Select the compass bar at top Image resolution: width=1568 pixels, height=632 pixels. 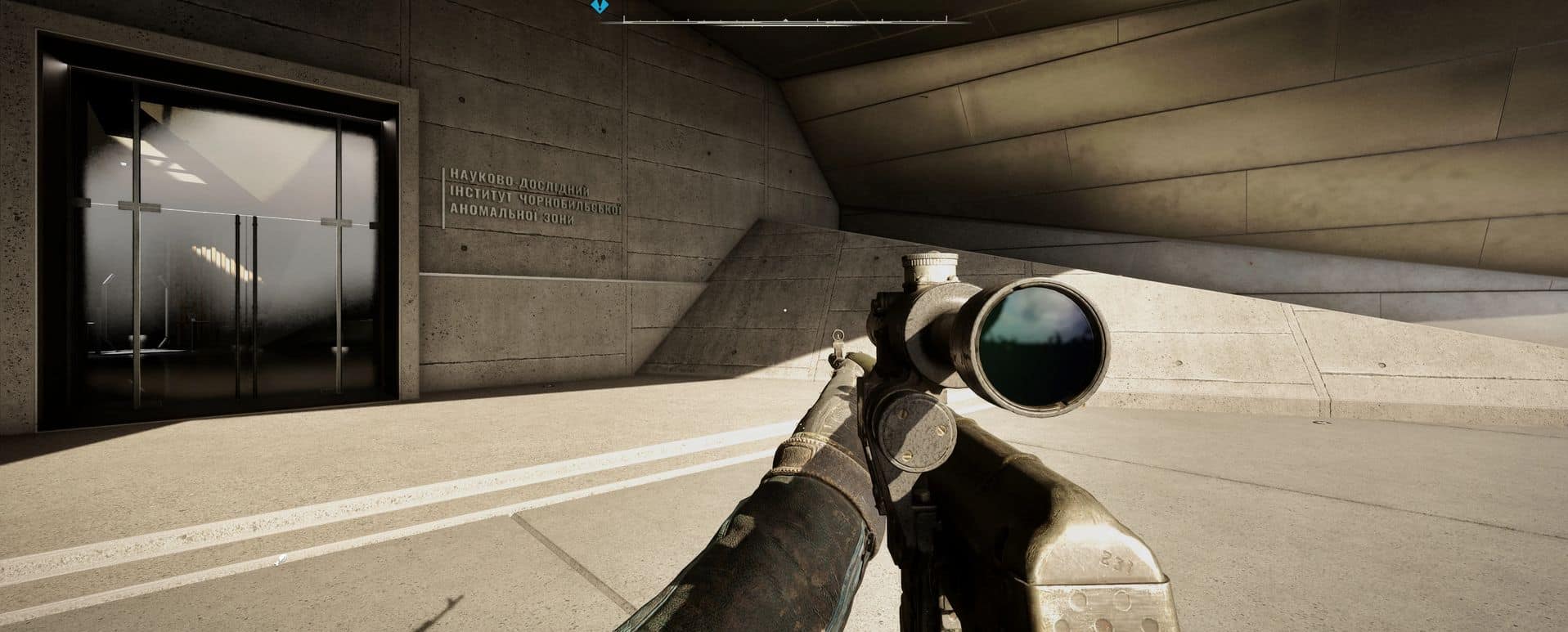(784, 20)
